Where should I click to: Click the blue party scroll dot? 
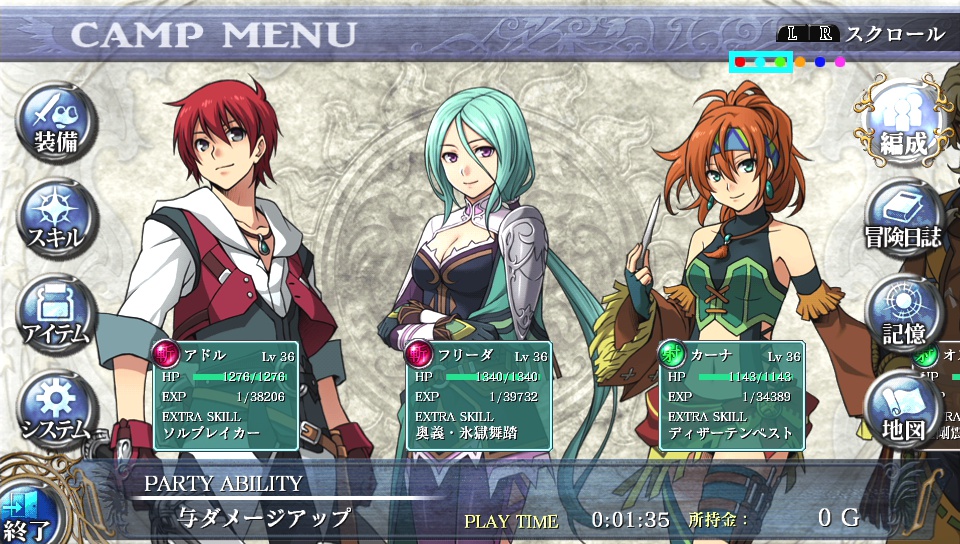820,62
